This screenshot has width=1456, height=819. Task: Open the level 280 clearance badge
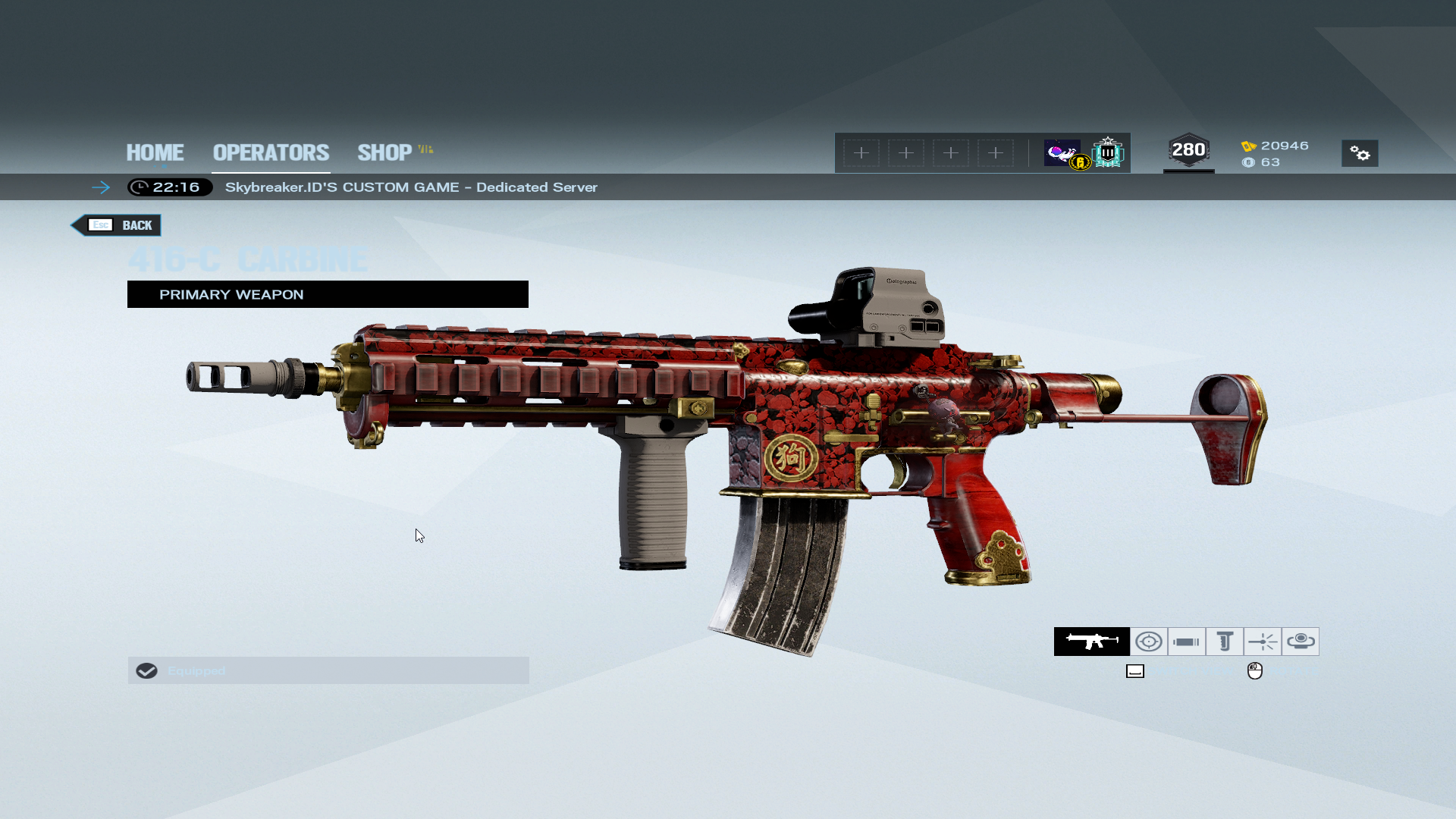click(x=1188, y=151)
